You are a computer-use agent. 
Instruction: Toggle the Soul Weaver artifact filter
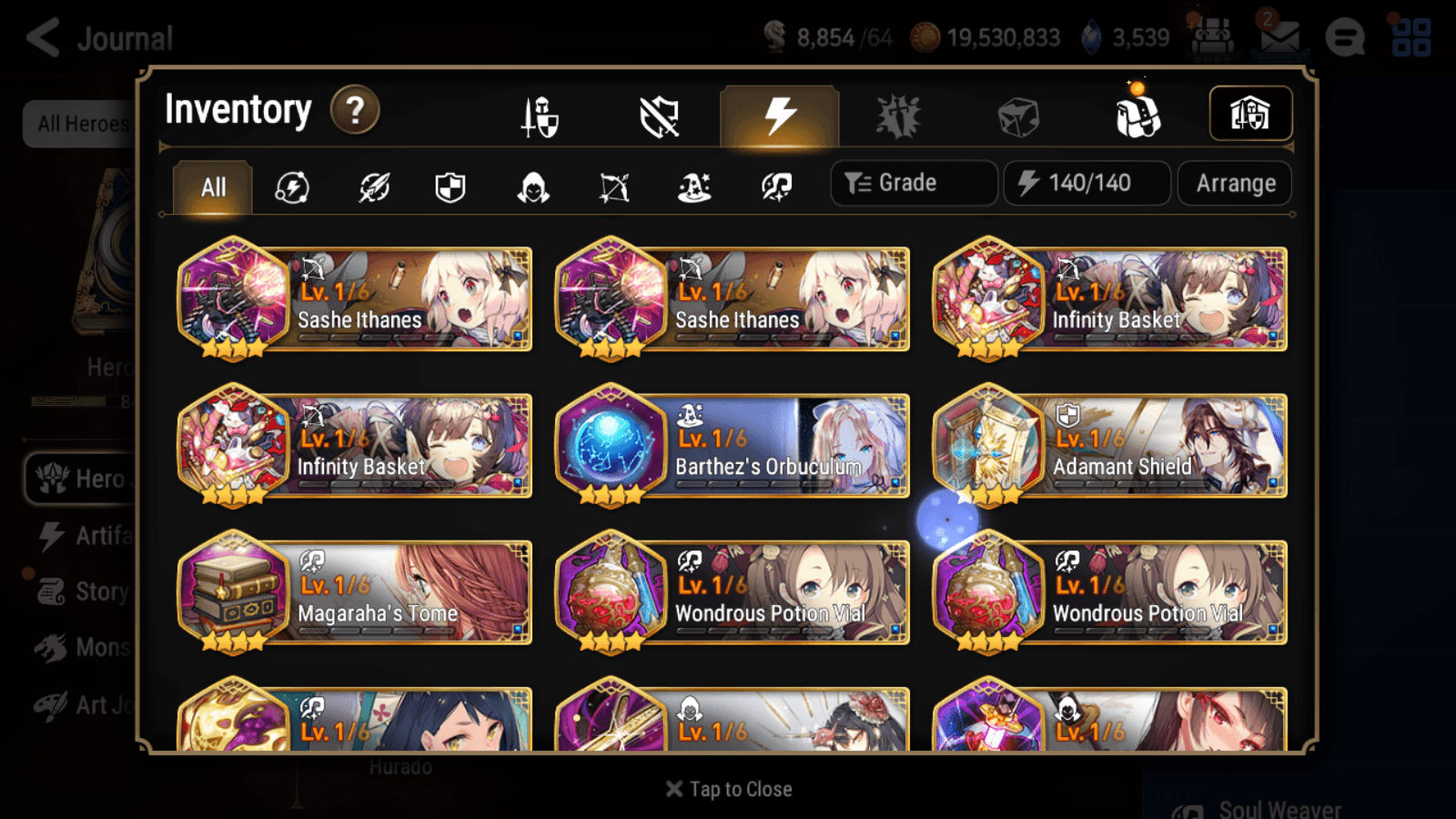pyautogui.click(x=774, y=187)
